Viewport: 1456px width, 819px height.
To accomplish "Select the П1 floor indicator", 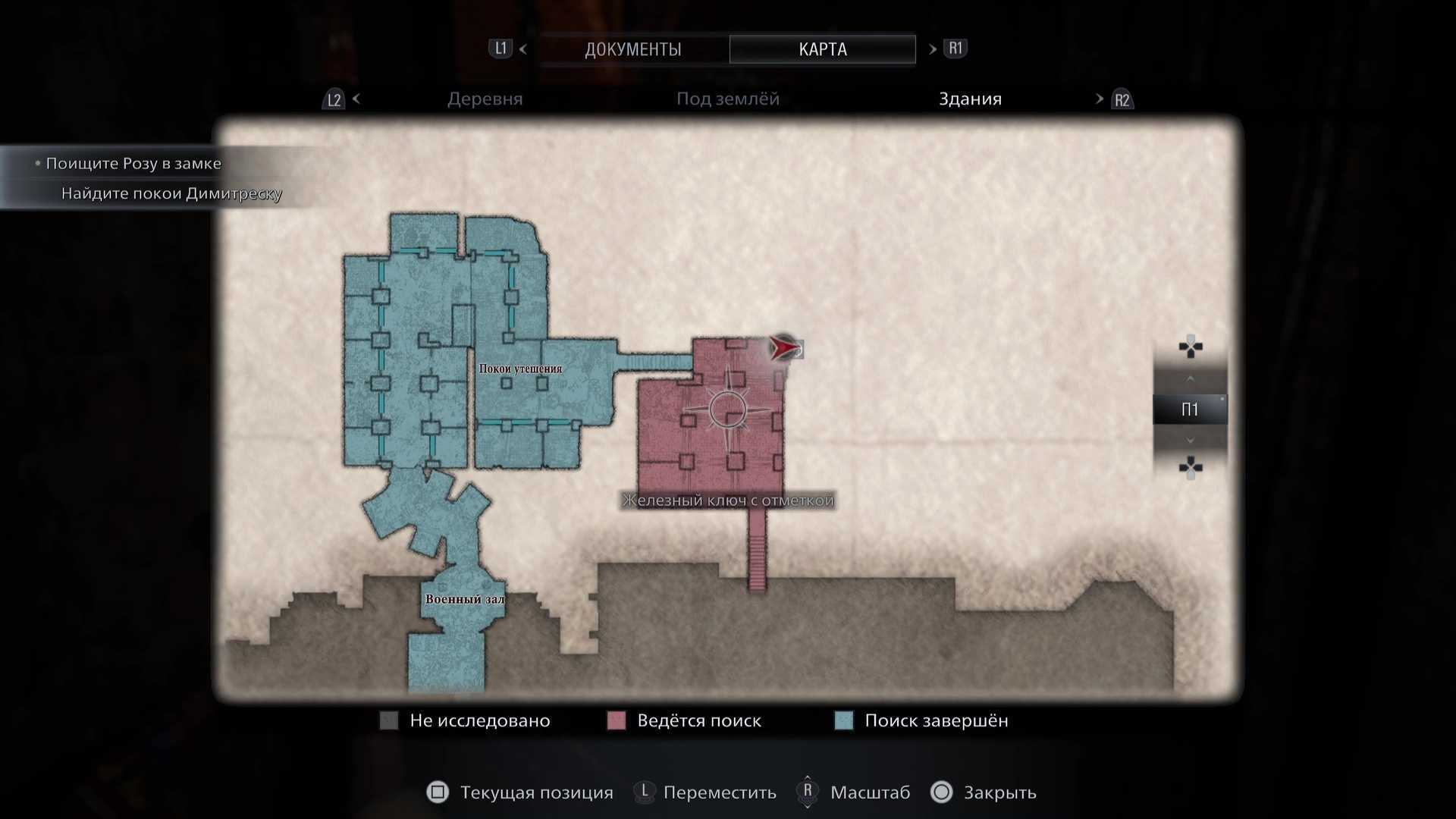I will coord(1189,410).
